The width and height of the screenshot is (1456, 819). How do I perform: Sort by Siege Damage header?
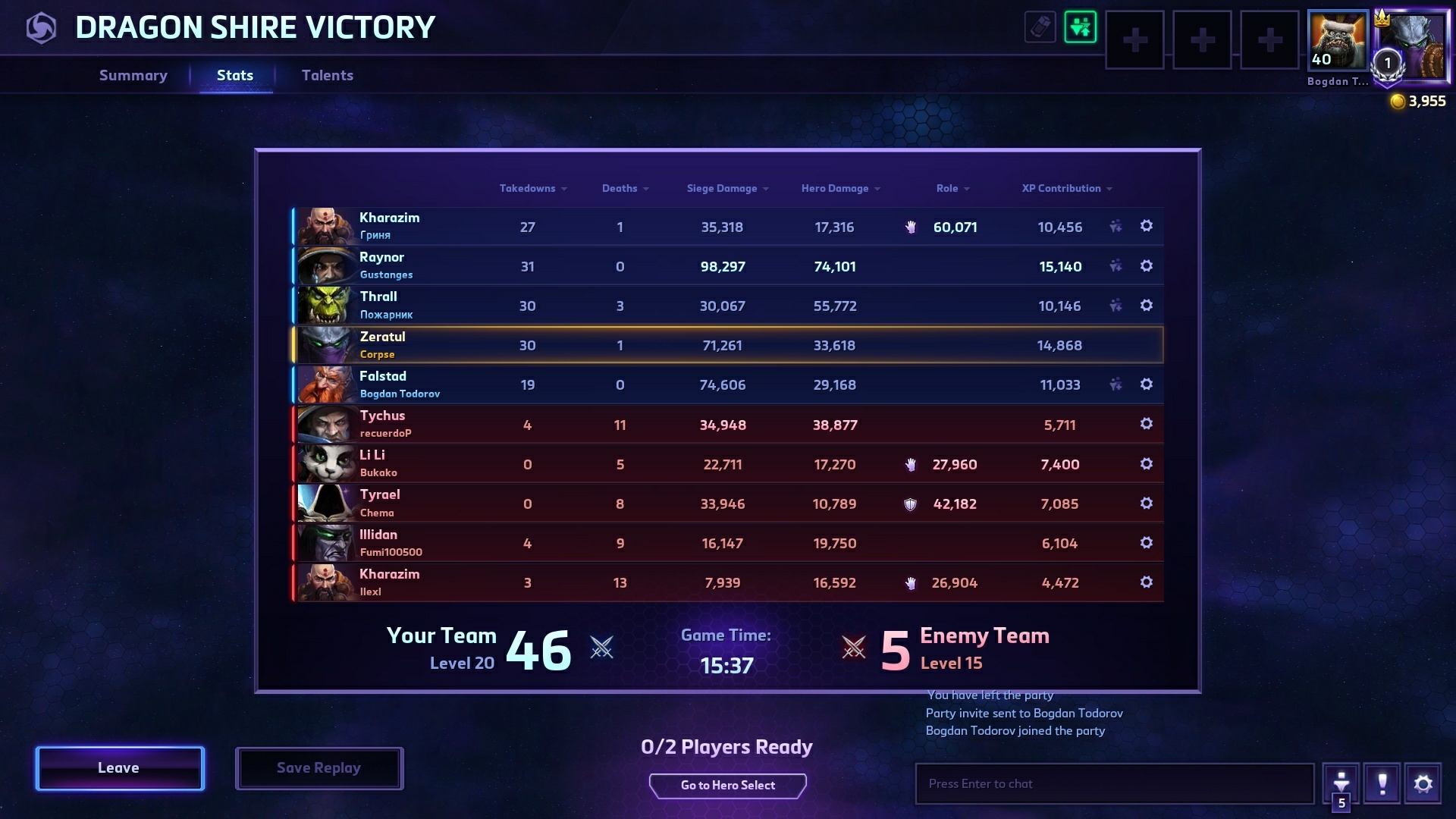pos(726,188)
